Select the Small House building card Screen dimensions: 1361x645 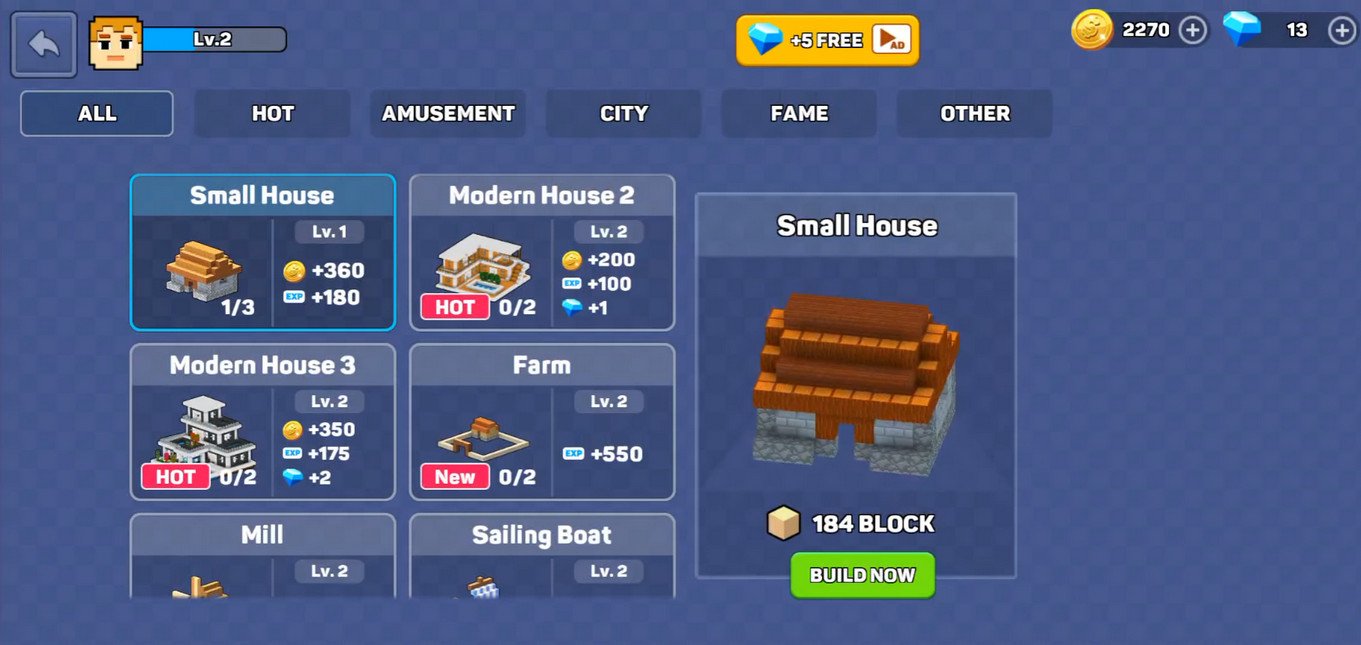pyautogui.click(x=262, y=253)
